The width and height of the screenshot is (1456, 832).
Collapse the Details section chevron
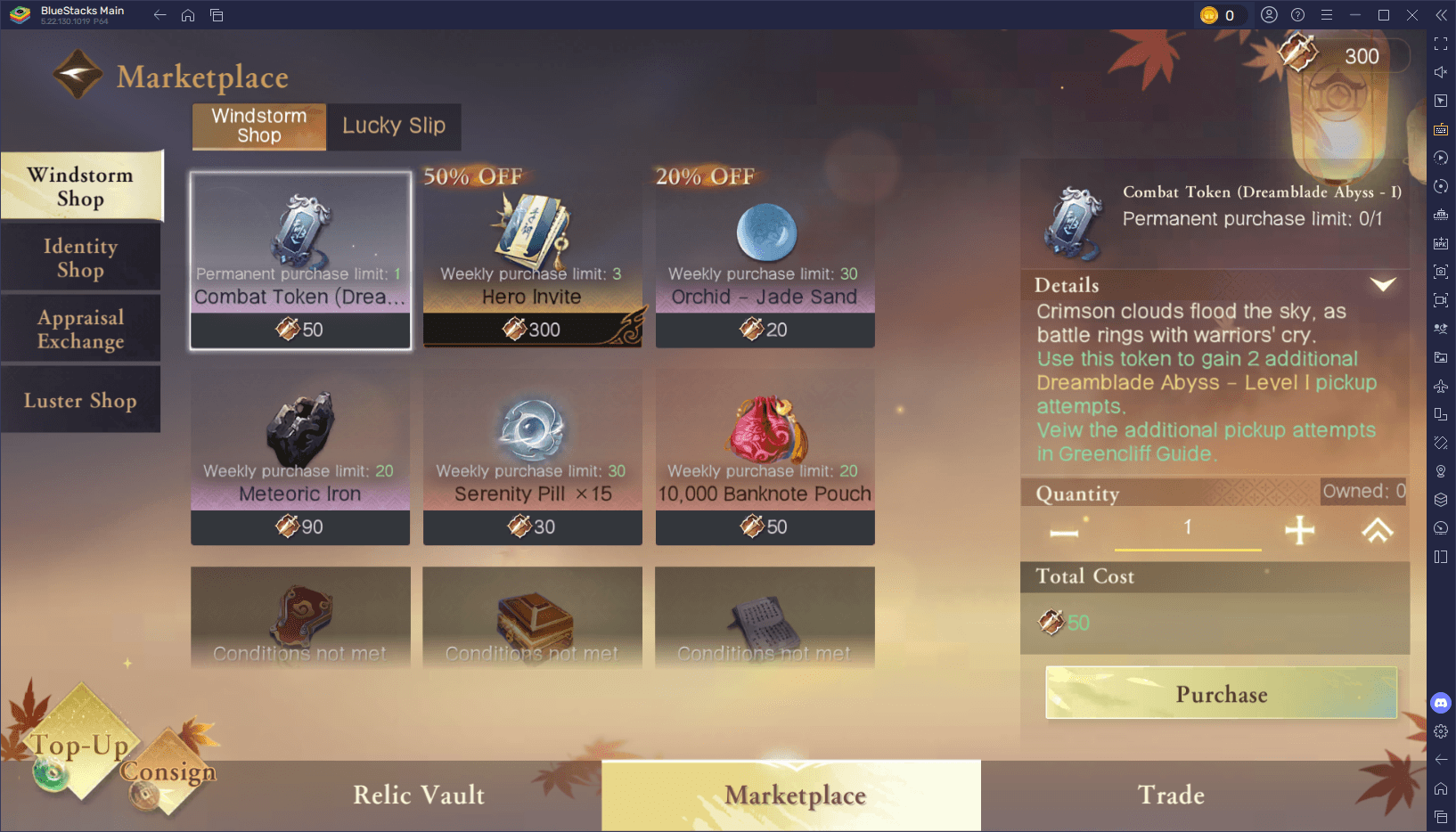click(x=1383, y=285)
